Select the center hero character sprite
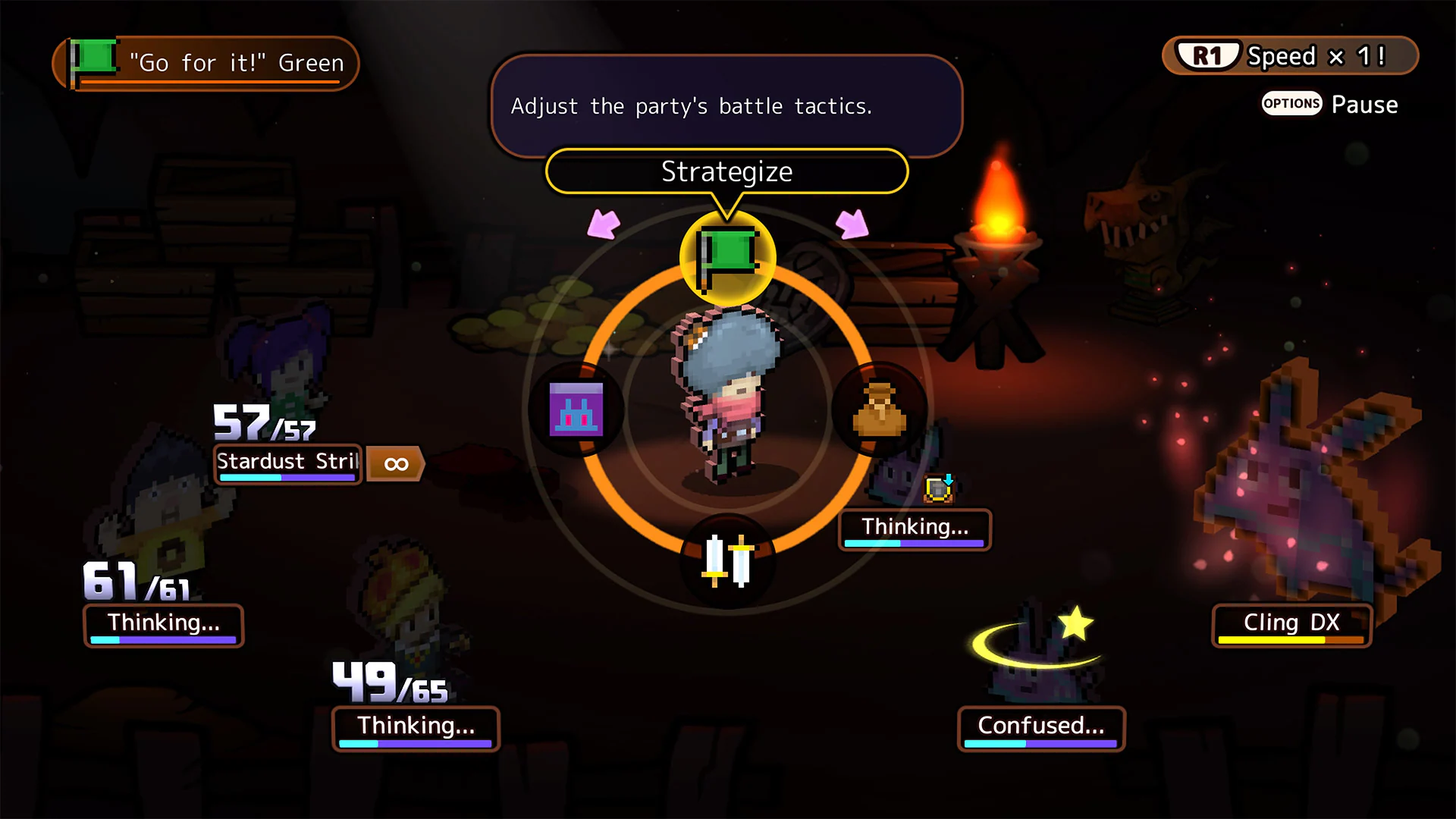 coord(726,394)
